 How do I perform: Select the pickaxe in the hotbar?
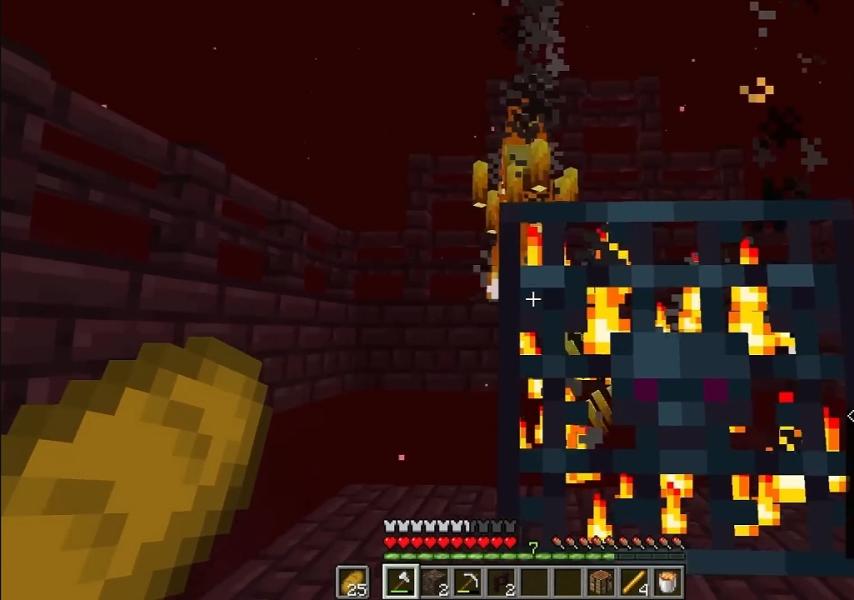[x=467, y=580]
